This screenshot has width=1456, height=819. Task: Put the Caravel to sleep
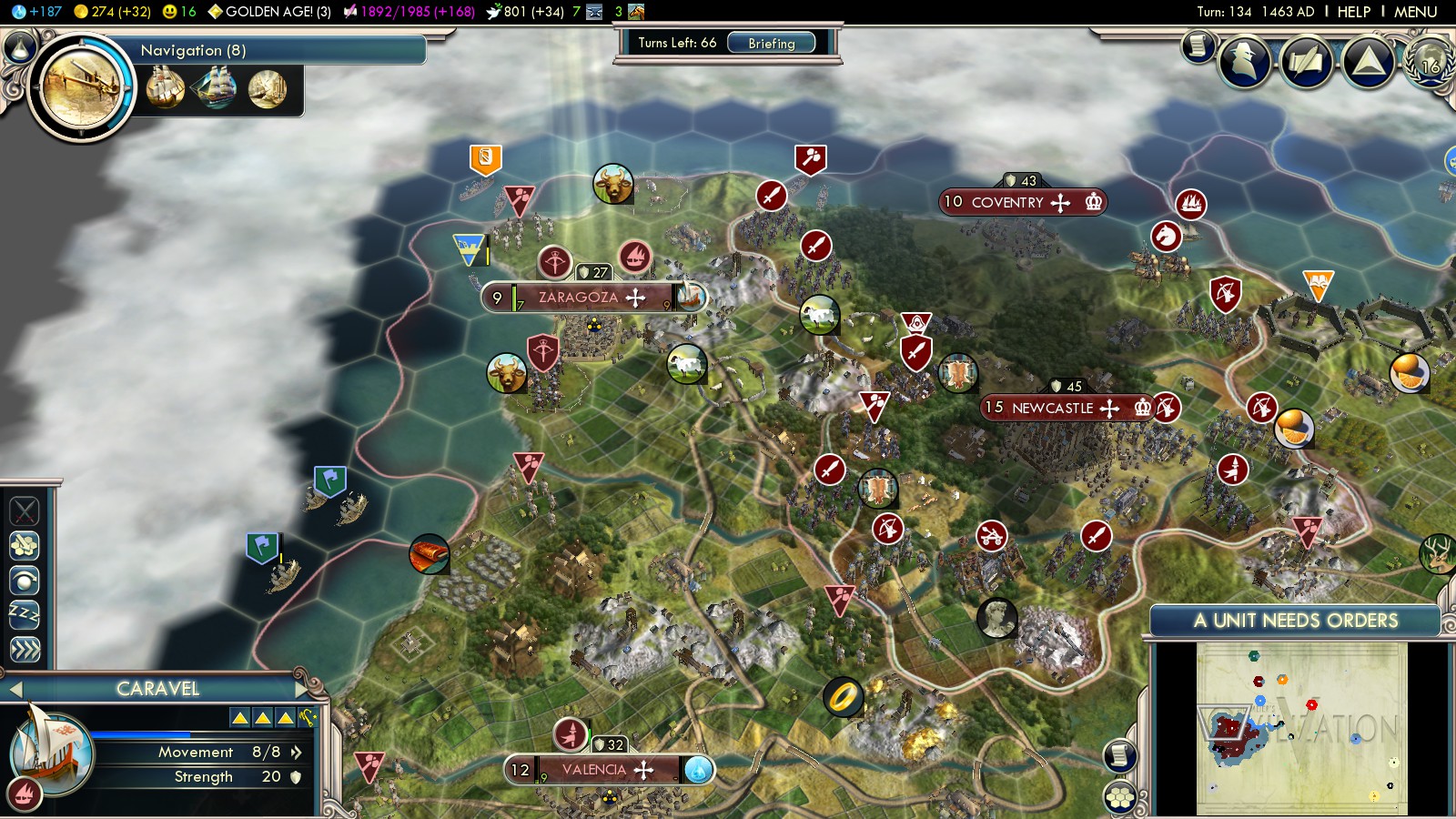pyautogui.click(x=25, y=614)
